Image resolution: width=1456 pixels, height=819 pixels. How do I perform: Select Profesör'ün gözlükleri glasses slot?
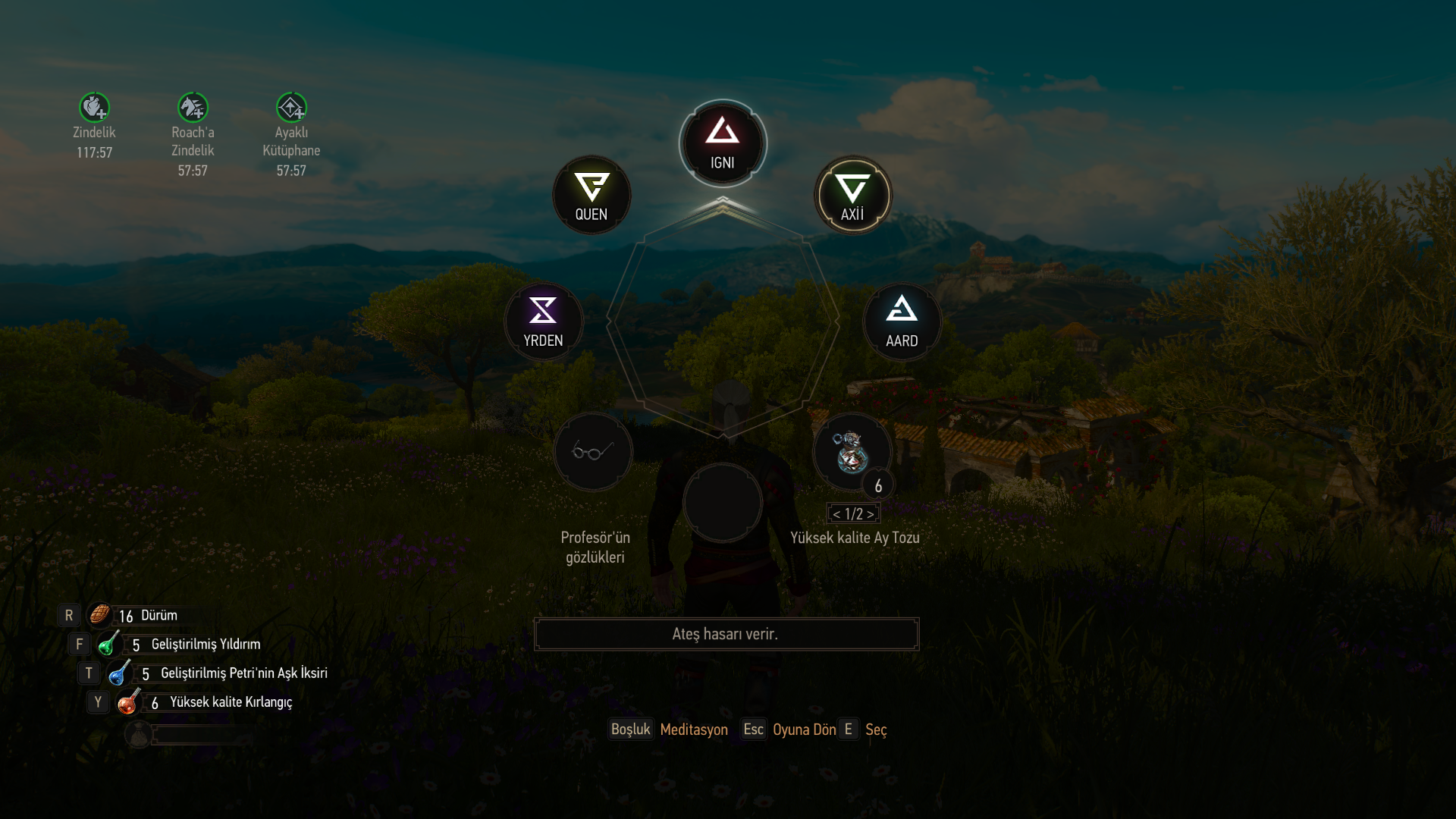pos(593,452)
